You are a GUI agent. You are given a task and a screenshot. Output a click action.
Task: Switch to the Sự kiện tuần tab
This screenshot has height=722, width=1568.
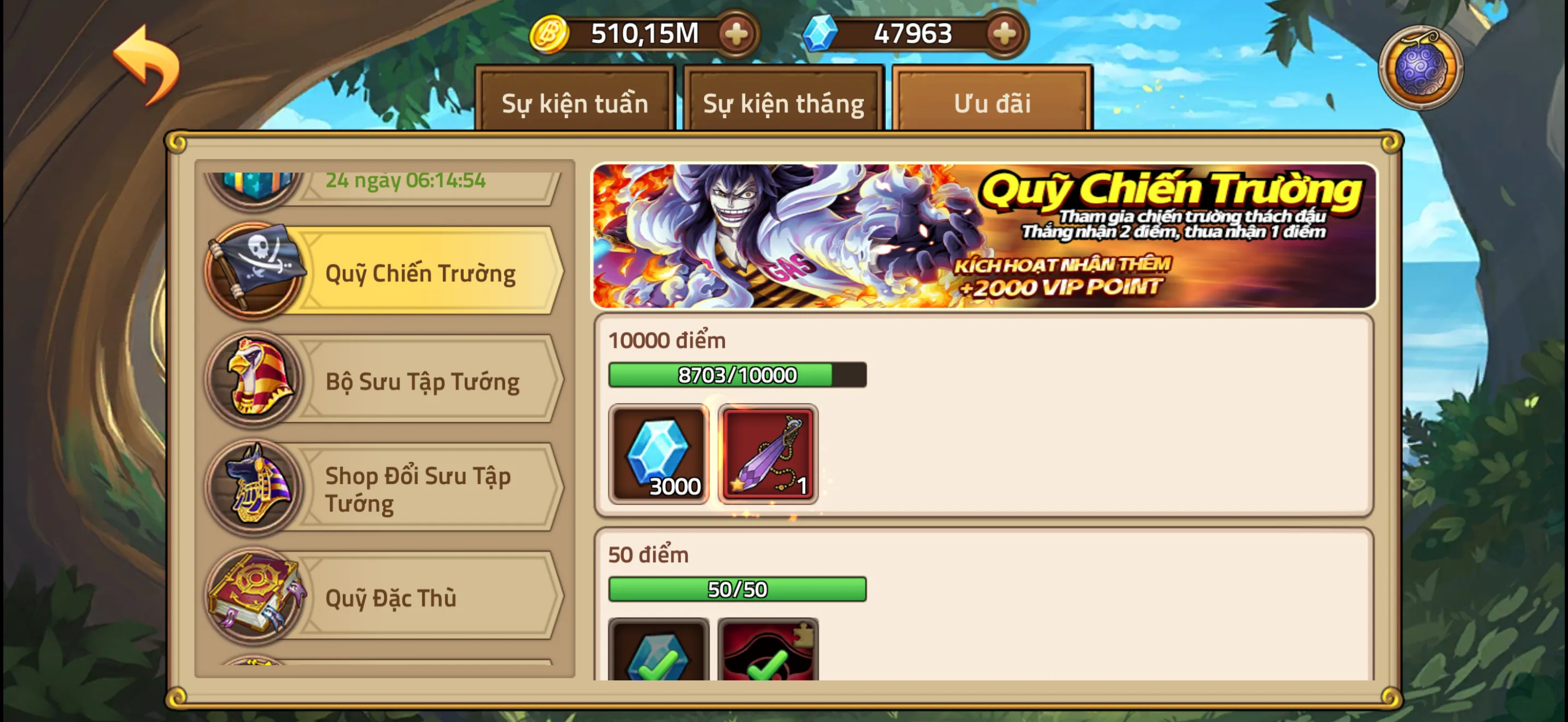point(575,102)
